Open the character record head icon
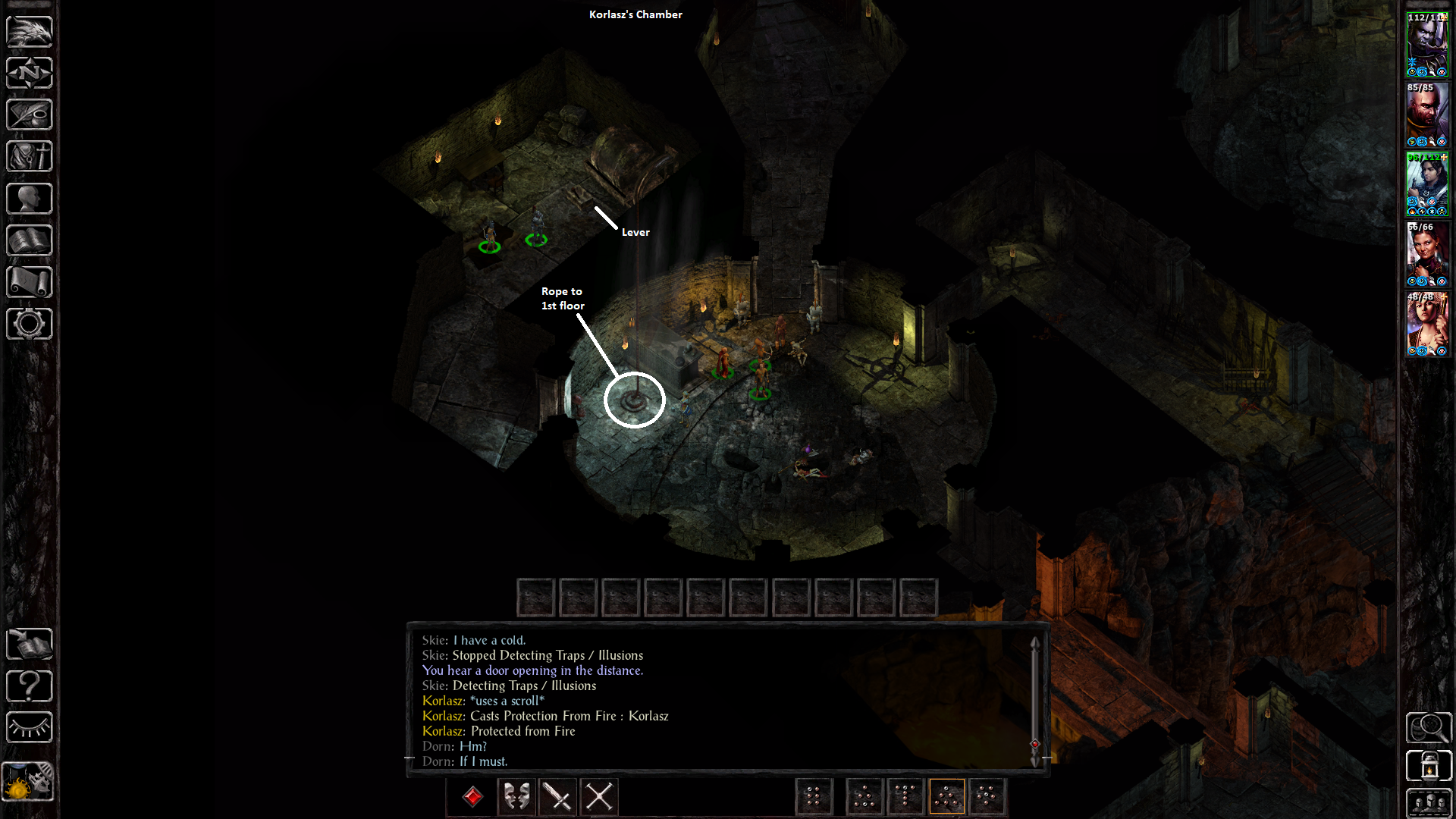This screenshot has width=1456, height=819. (x=30, y=199)
